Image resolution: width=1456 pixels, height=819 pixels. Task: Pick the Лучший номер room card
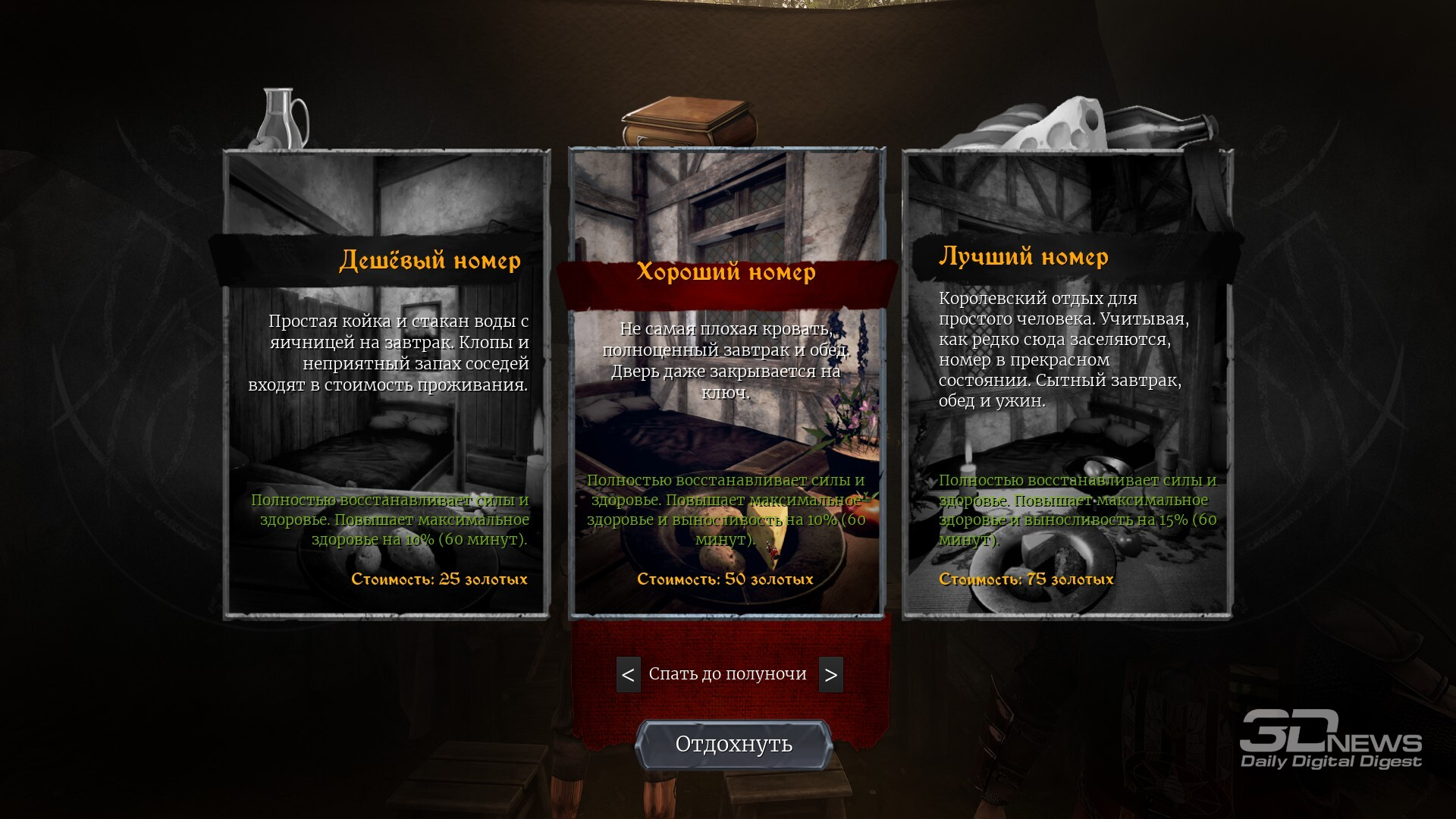pos(1067,385)
